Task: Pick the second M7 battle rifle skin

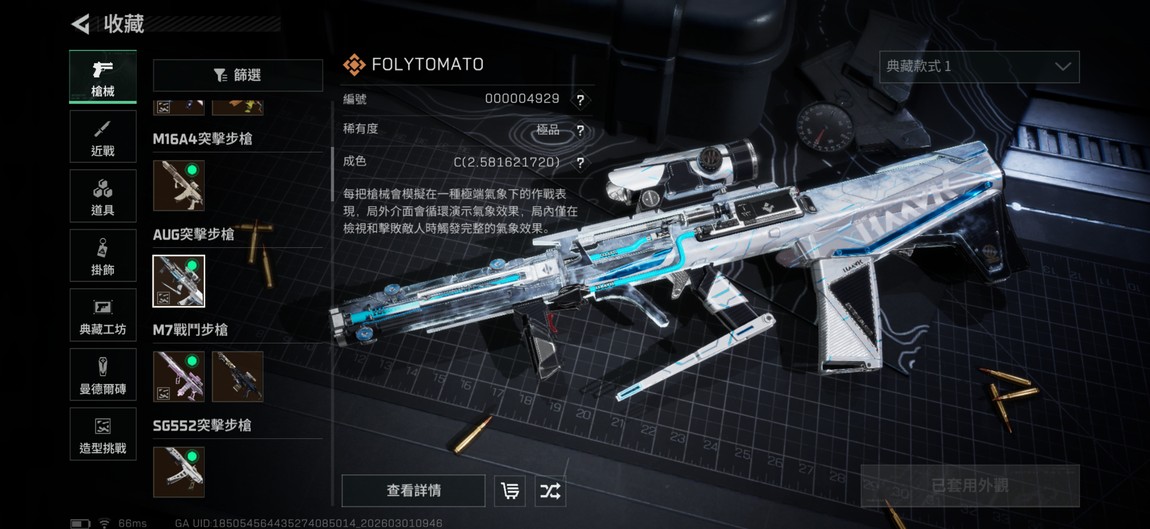Action: 238,376
